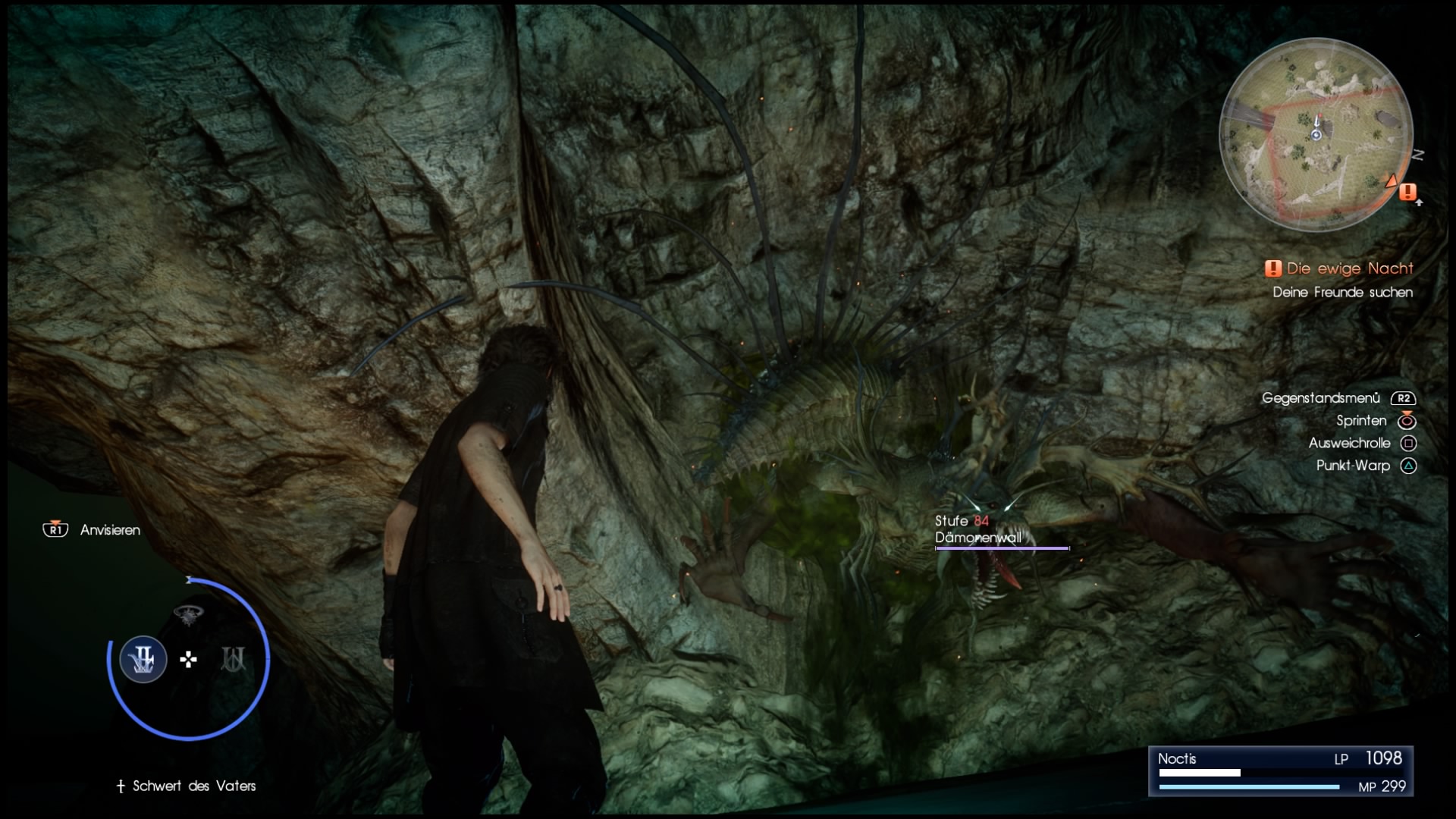Open the quest marker on the minimap
The height and width of the screenshot is (819, 1456).
[x=1408, y=193]
